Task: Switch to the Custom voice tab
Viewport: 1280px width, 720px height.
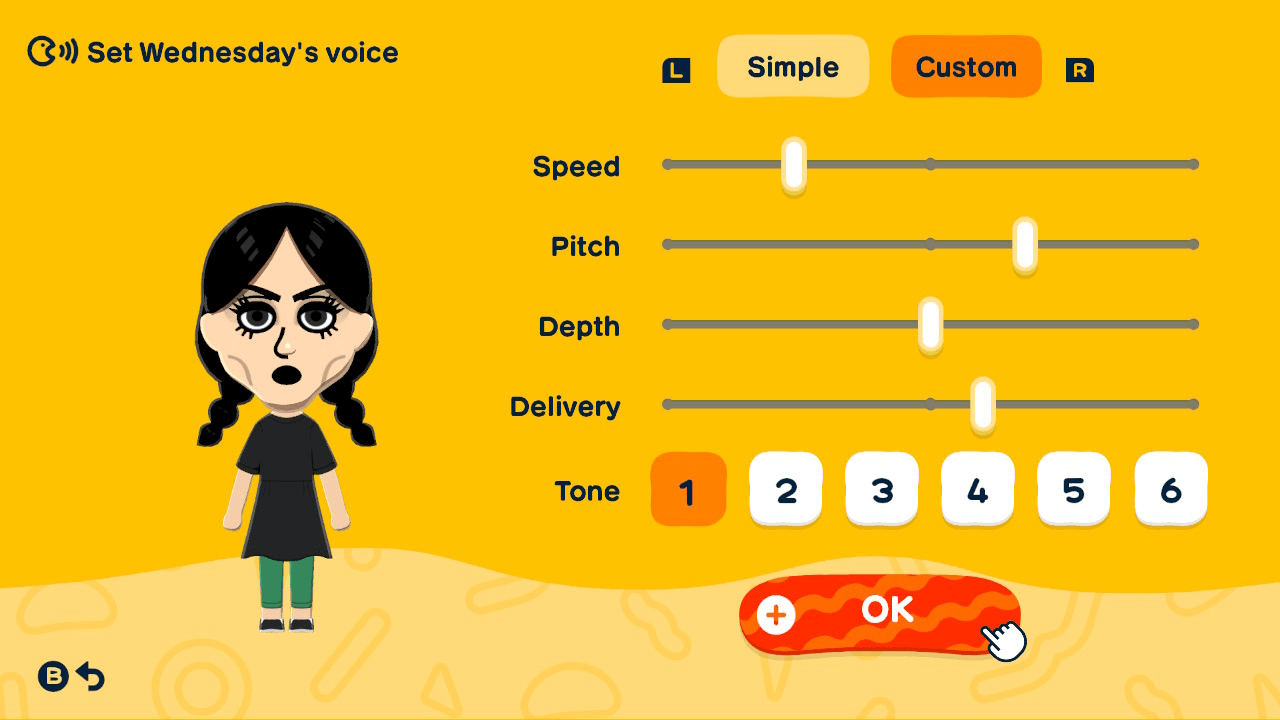Action: point(966,66)
